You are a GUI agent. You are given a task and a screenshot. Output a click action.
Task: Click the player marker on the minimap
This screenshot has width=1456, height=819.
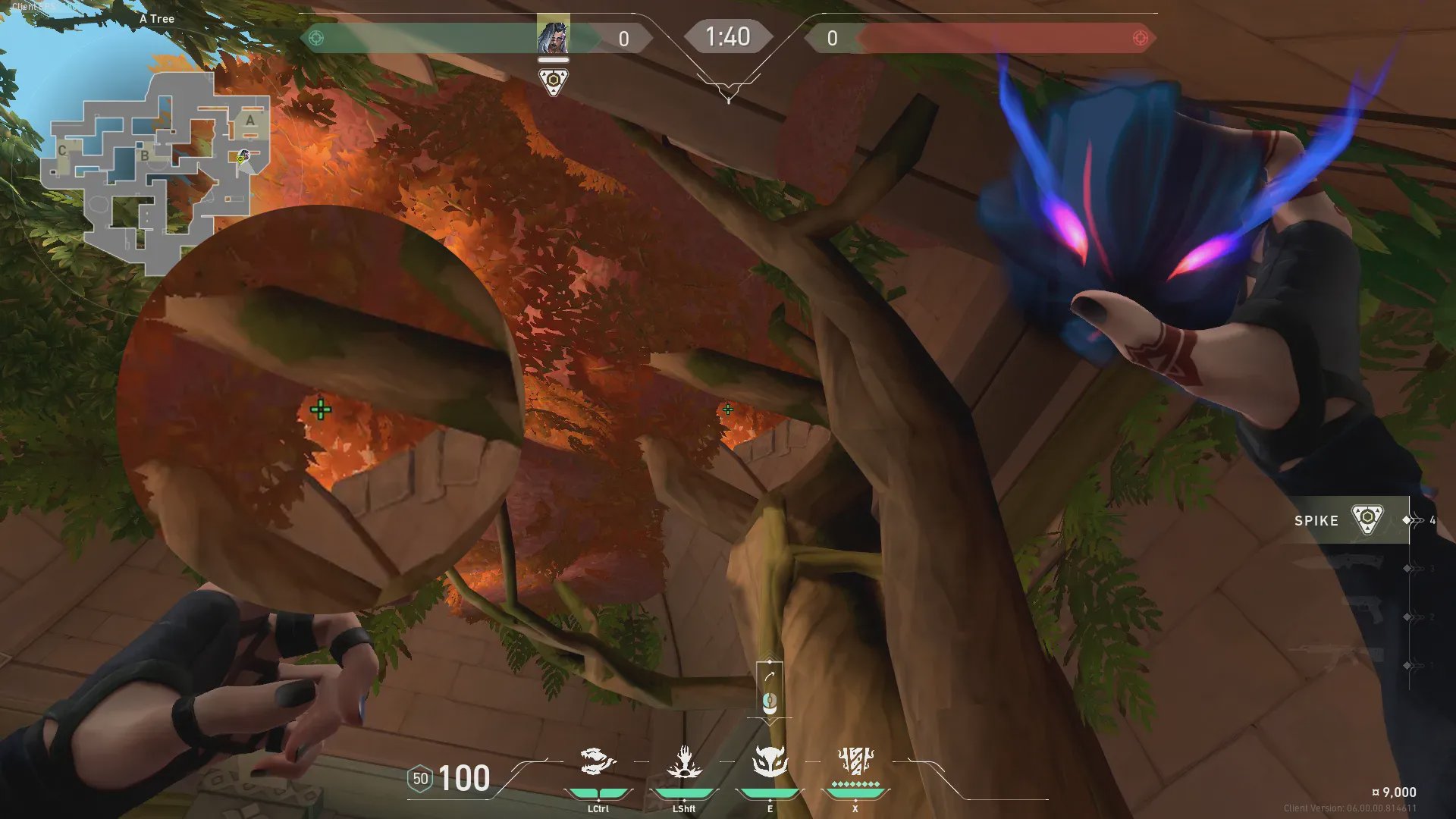click(242, 158)
